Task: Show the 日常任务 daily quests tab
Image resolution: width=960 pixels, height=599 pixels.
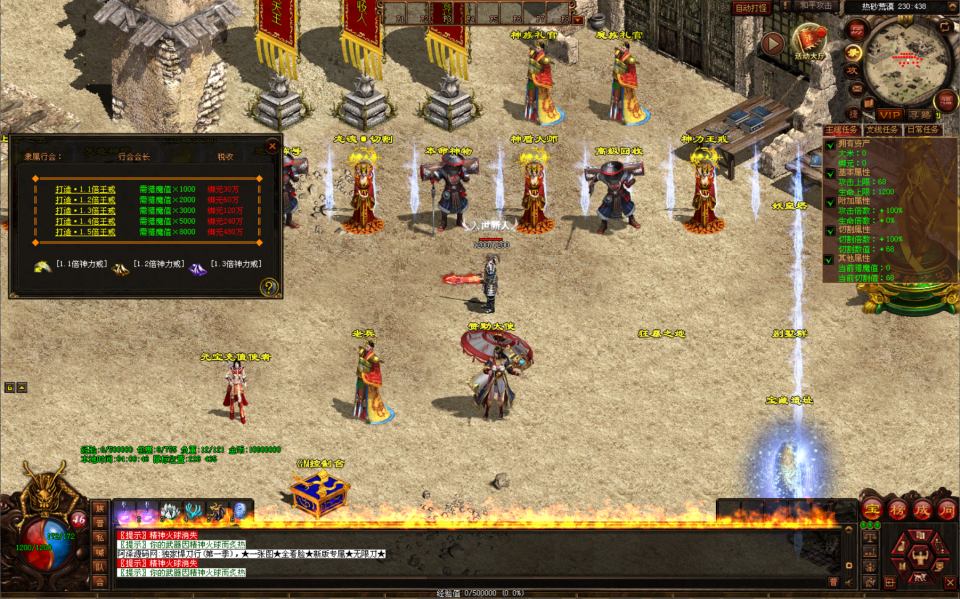Action: point(922,130)
